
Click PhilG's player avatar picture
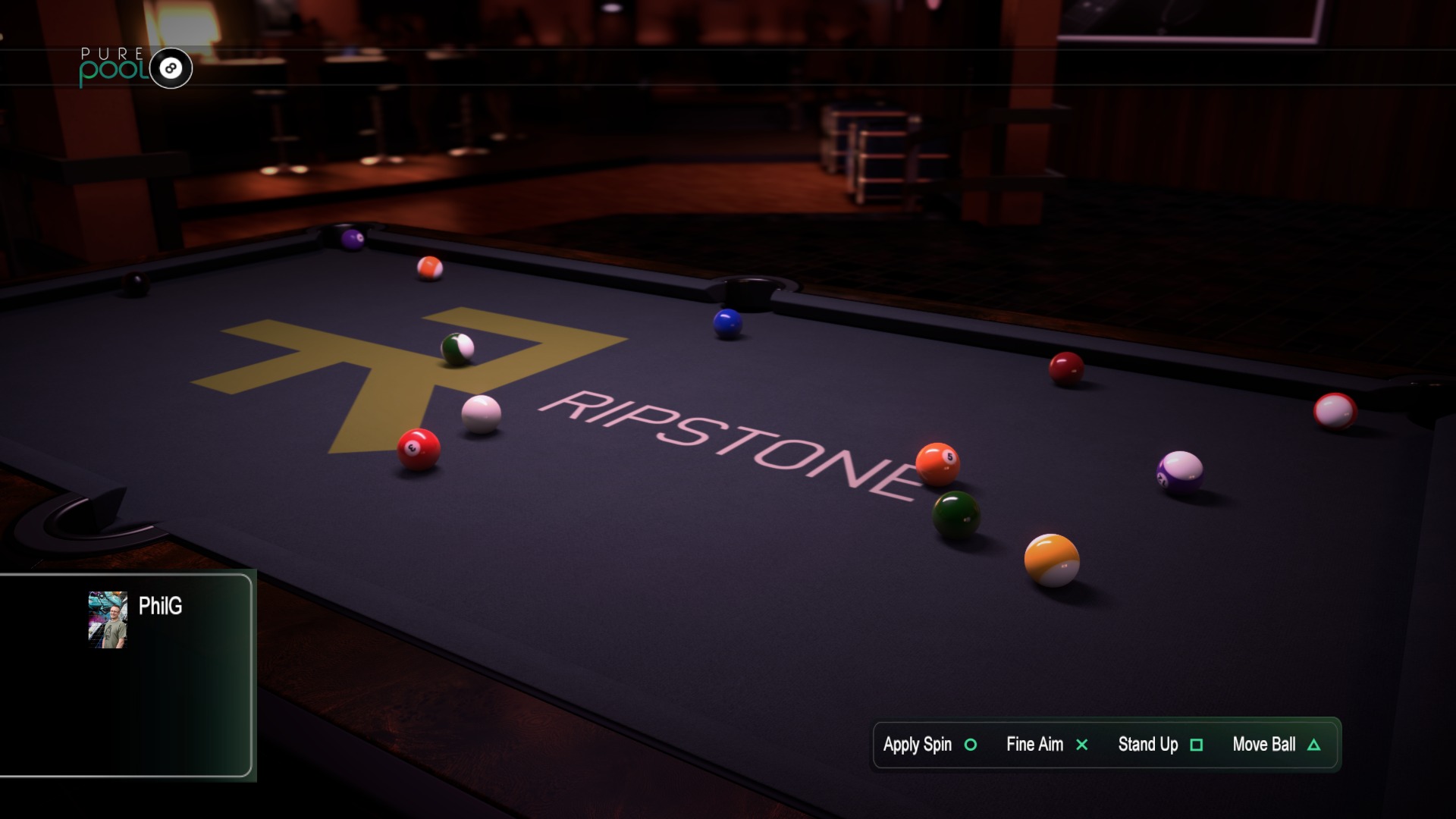pyautogui.click(x=108, y=620)
